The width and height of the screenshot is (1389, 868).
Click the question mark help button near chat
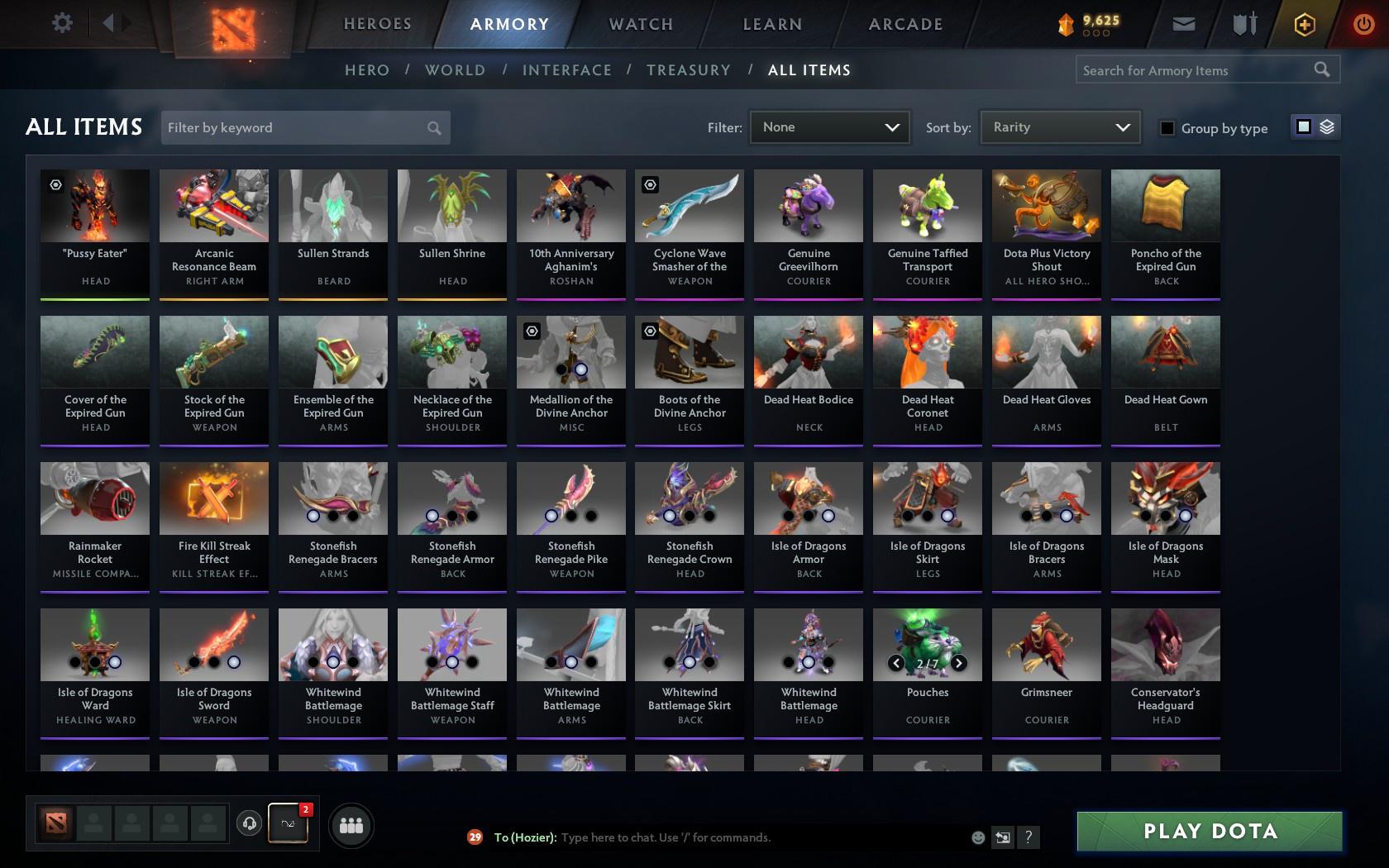click(1028, 837)
